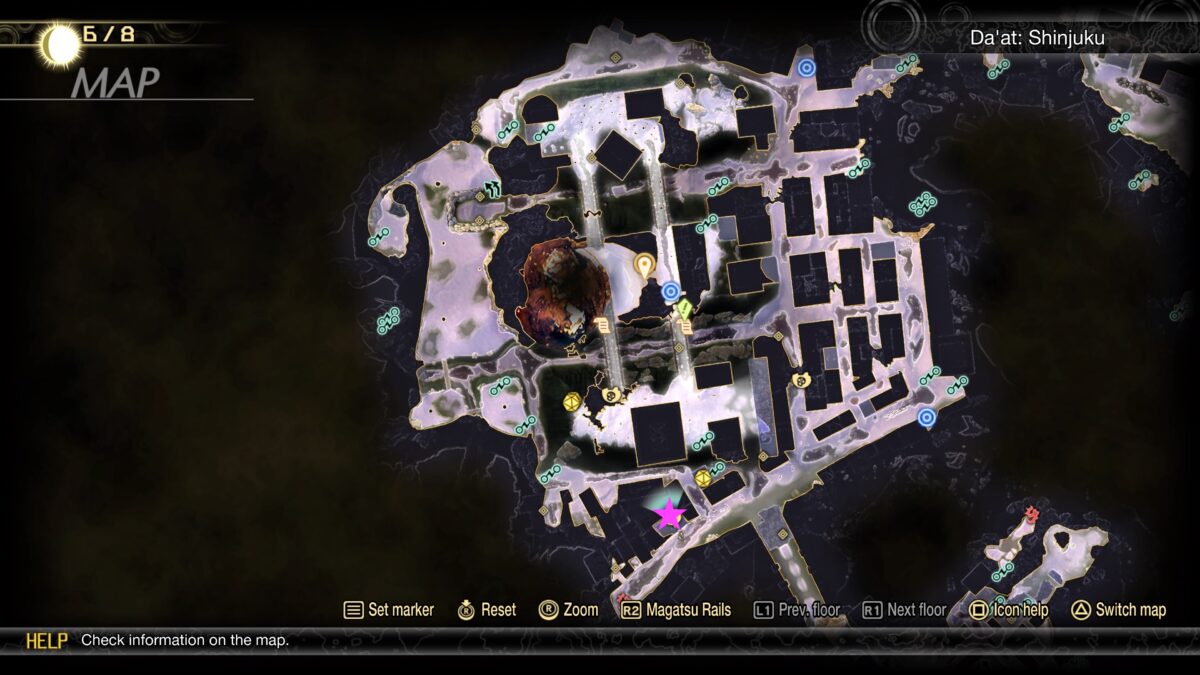Select the white double up-arrow map icon

pos(492,187)
